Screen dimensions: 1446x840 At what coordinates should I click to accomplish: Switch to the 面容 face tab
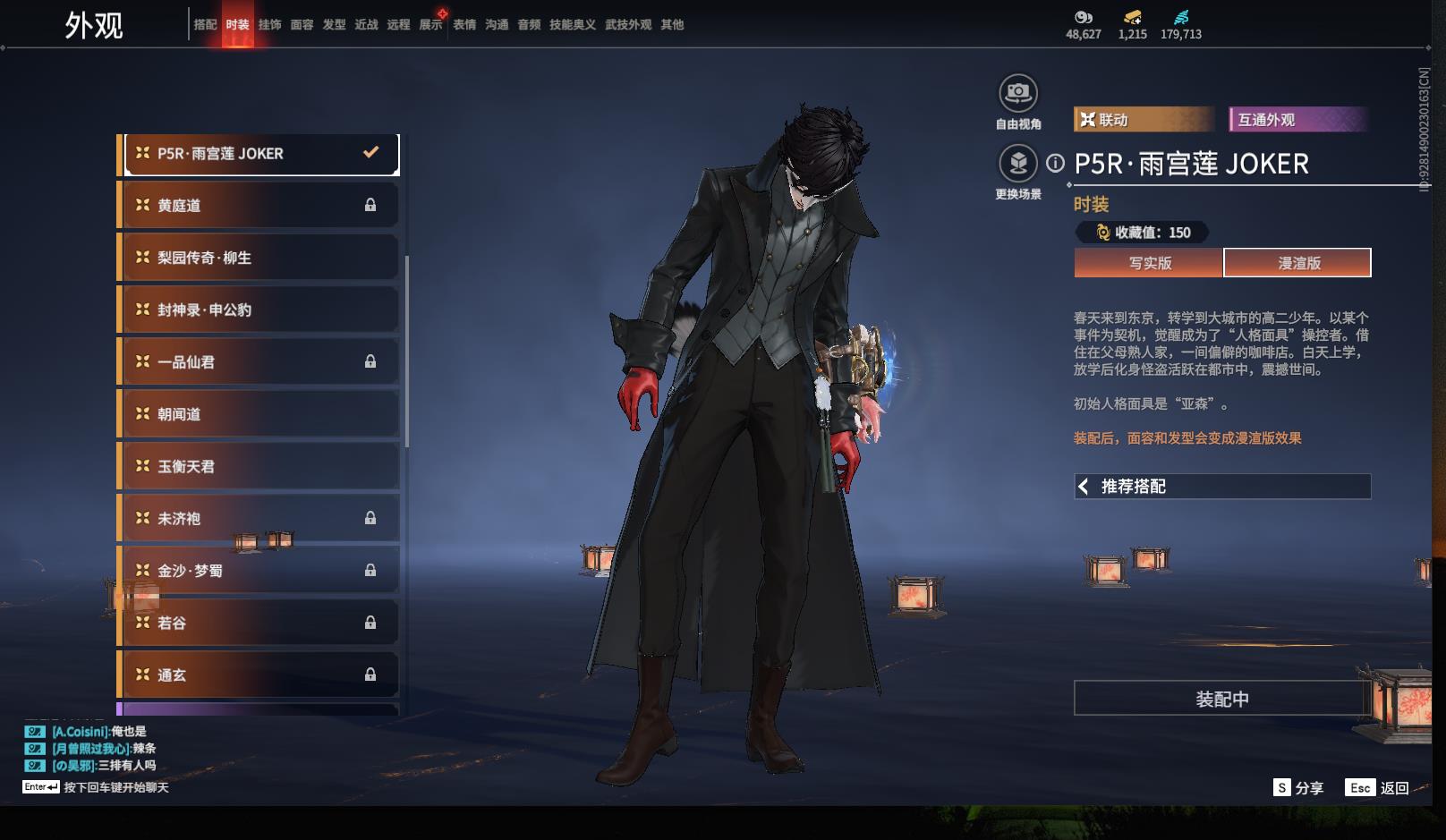[x=302, y=25]
